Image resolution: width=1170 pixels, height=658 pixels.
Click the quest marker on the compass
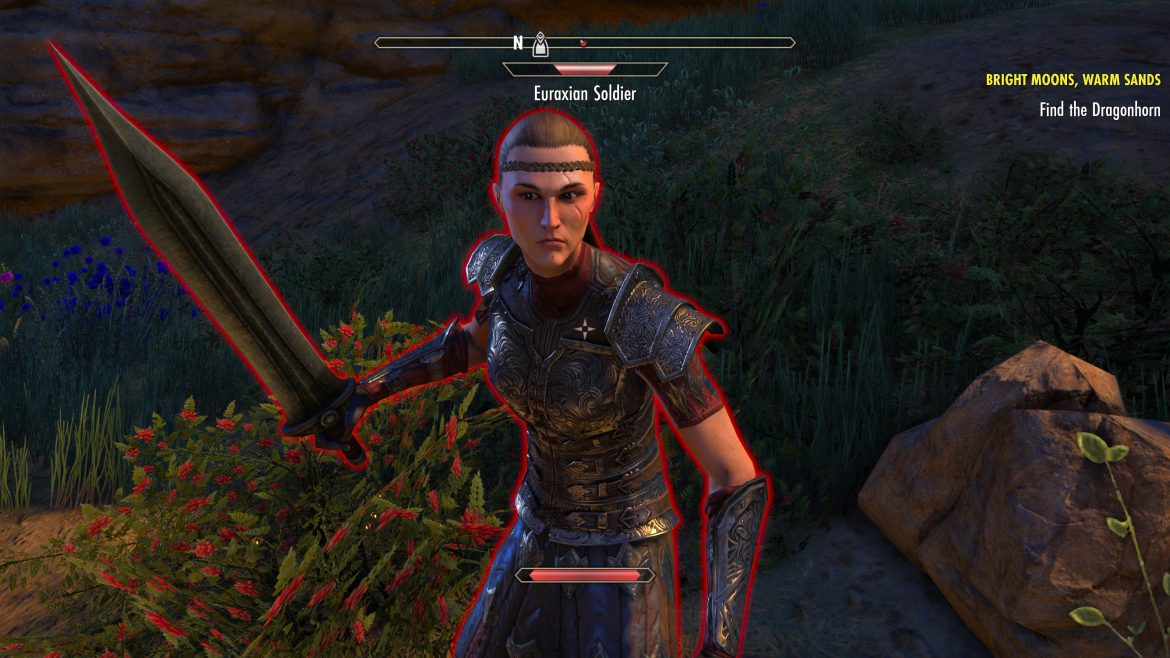[x=540, y=43]
